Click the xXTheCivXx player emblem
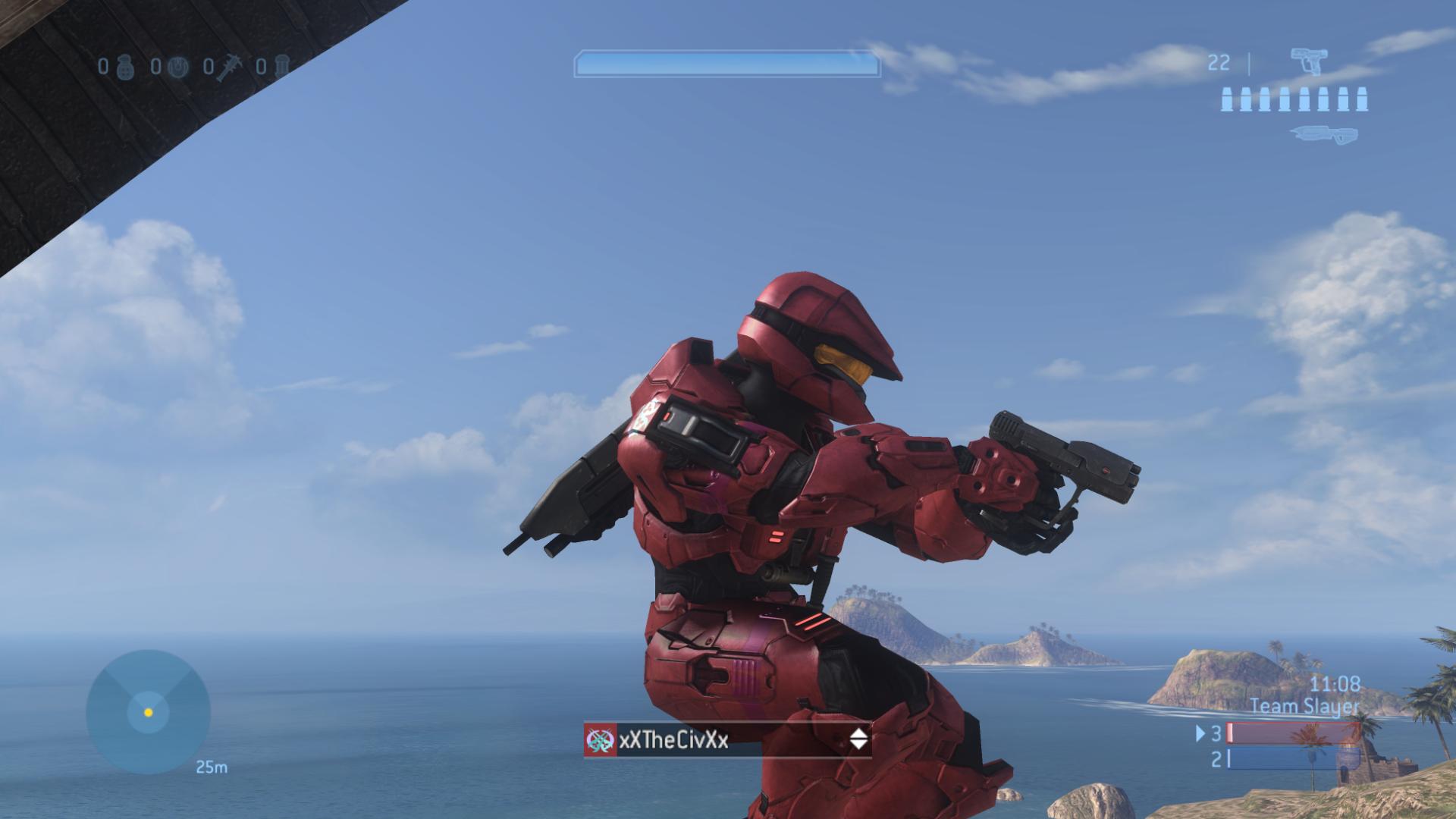 tap(600, 740)
